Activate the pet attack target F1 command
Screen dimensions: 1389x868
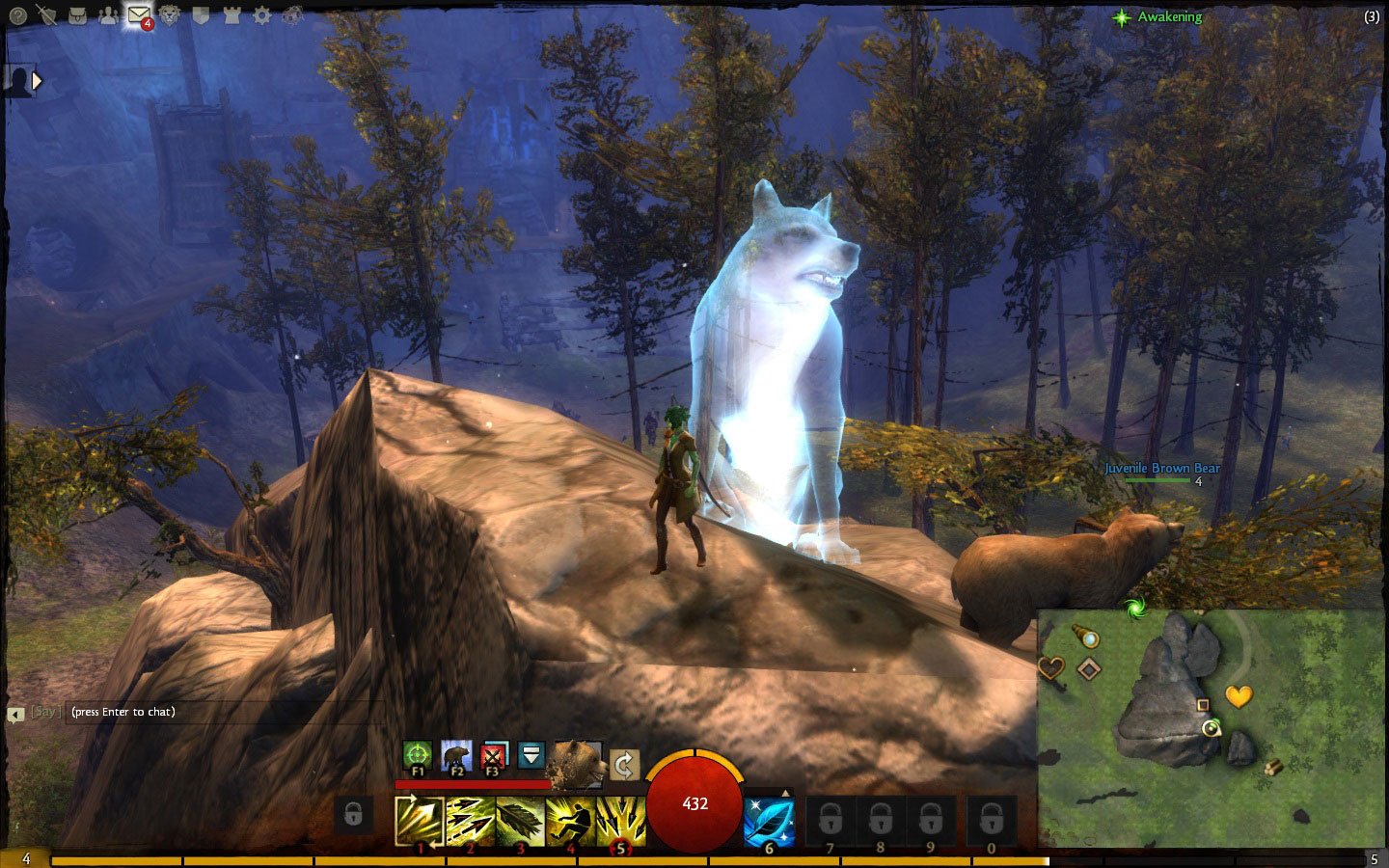(x=418, y=755)
